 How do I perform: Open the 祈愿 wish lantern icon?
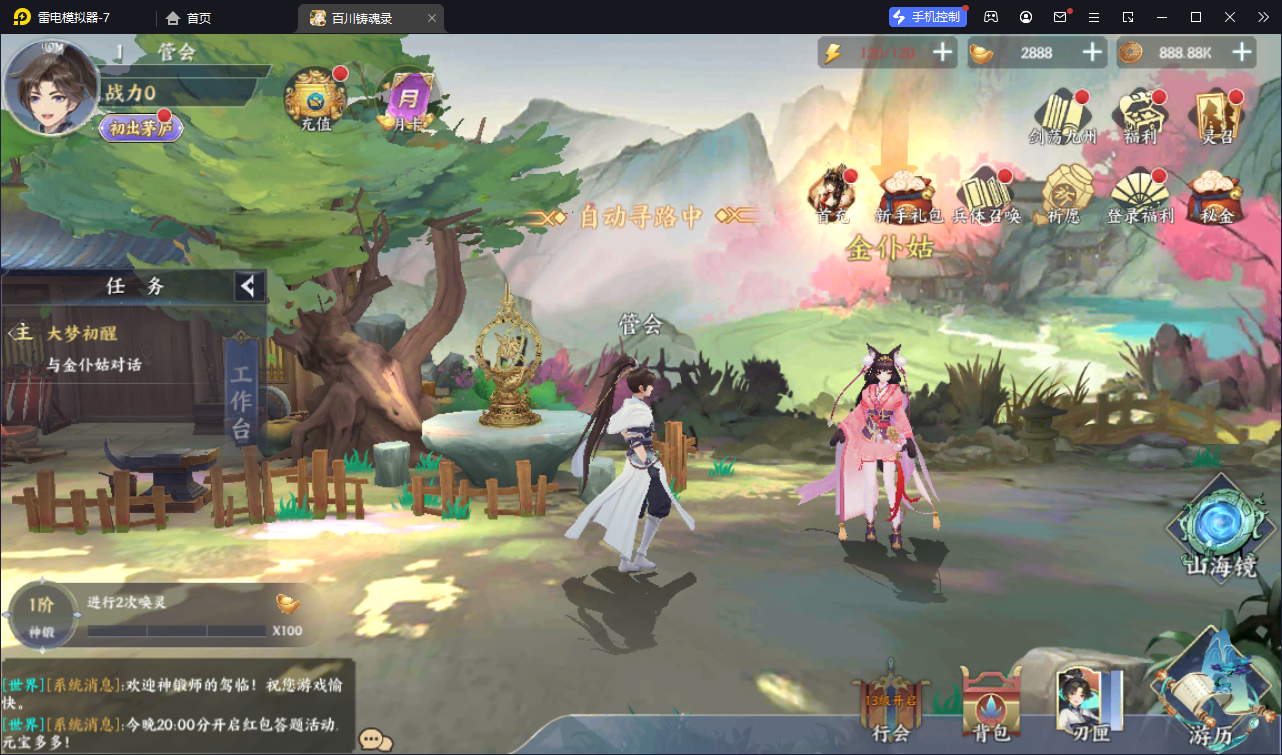coord(1062,191)
